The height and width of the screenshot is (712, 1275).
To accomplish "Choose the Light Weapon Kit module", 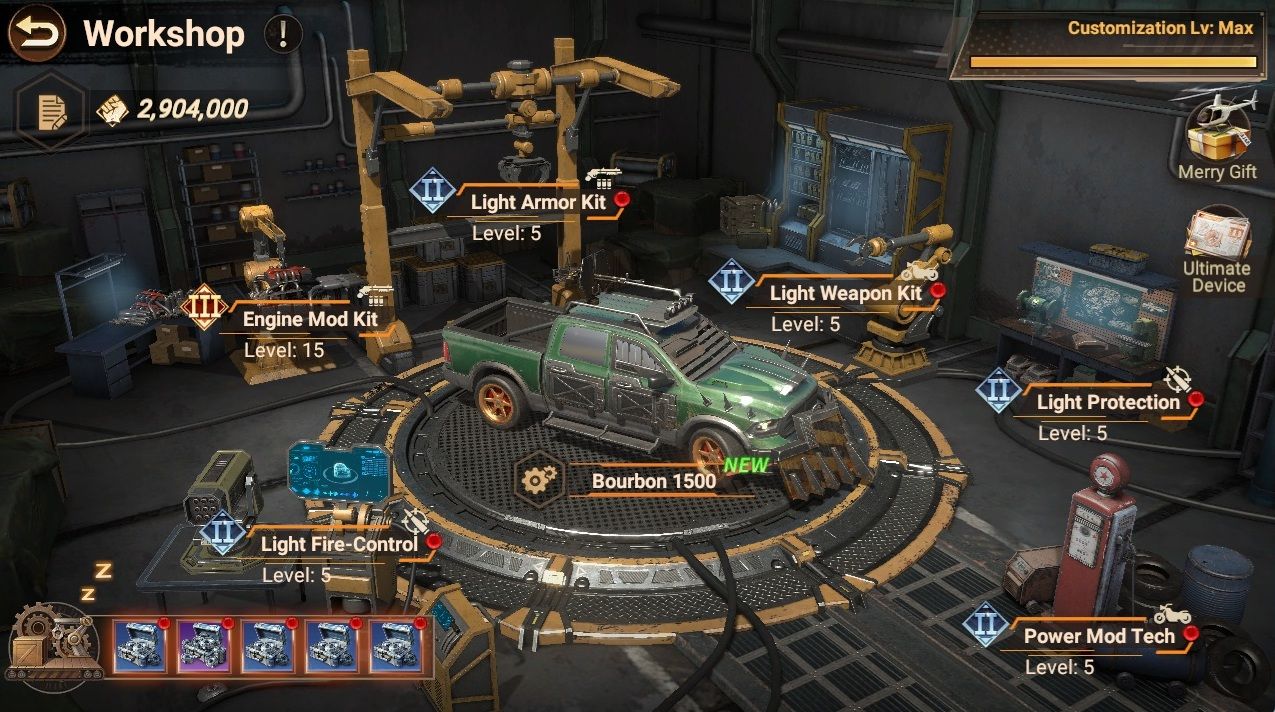I will point(845,294).
